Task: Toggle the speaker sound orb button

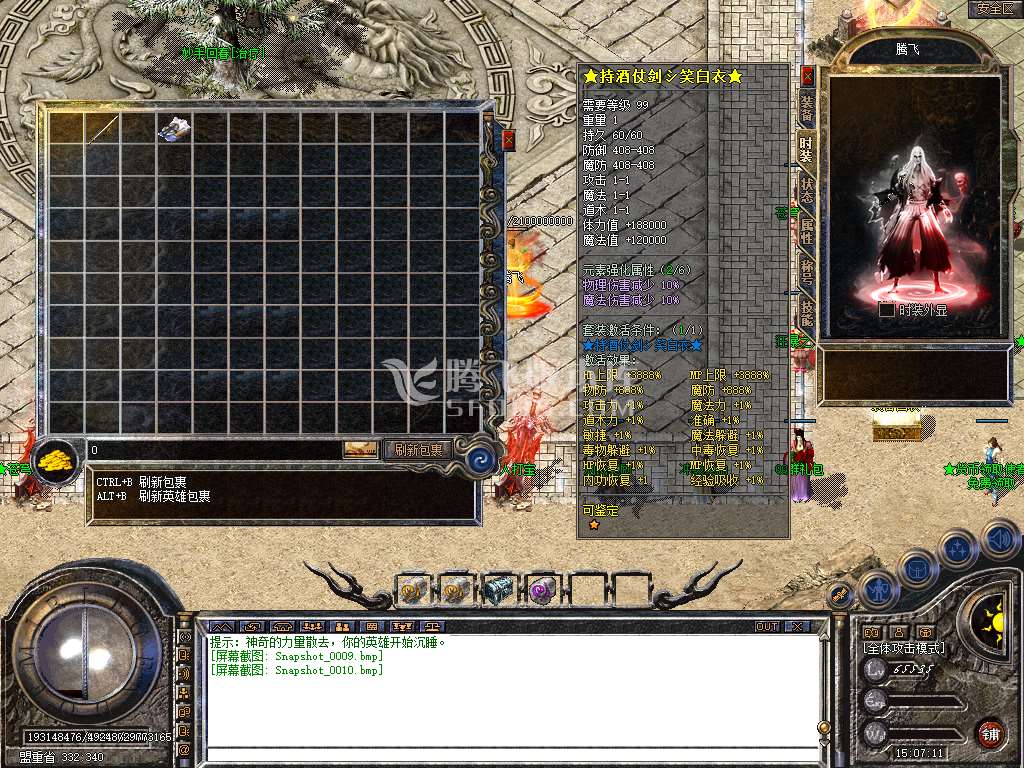Action: point(1000,540)
